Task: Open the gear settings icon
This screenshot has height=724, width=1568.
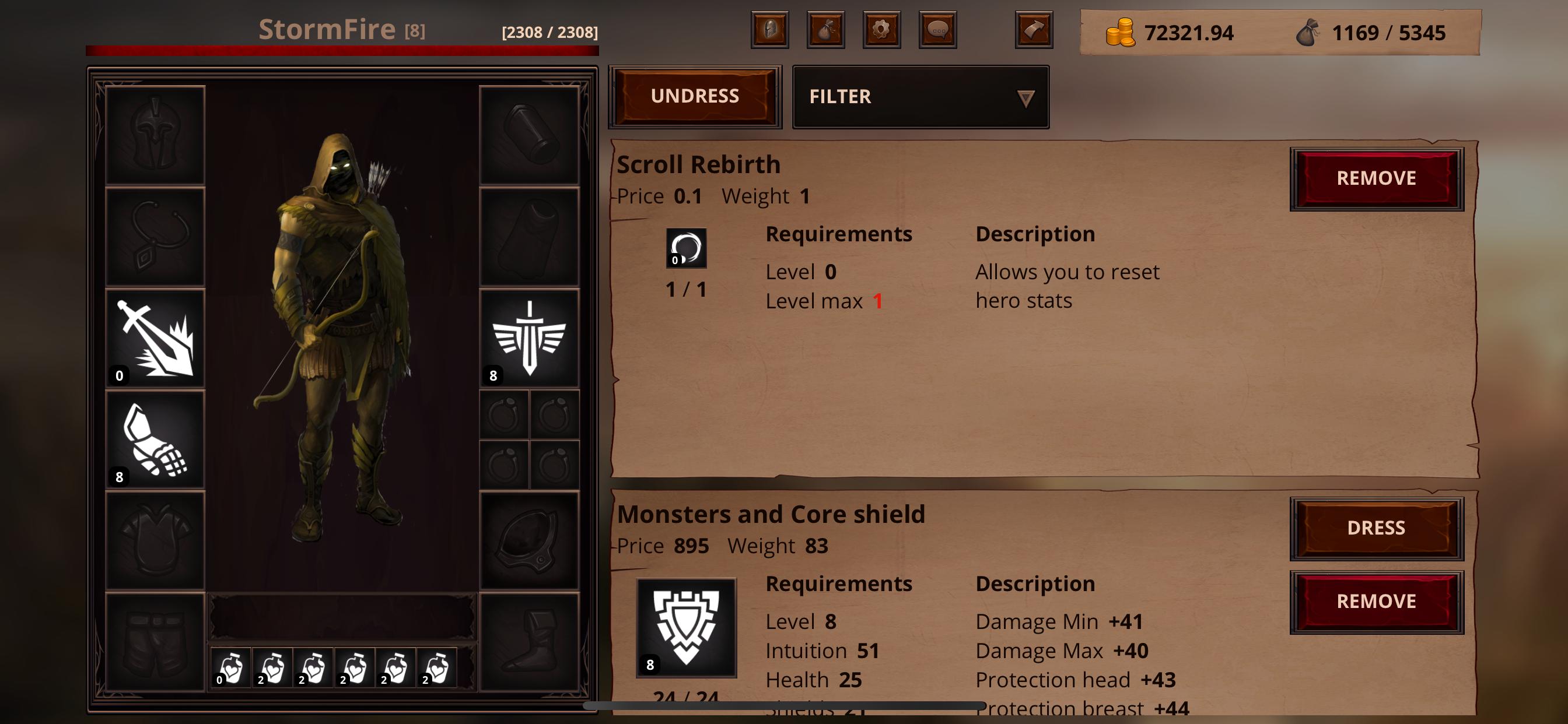Action: coord(881,30)
